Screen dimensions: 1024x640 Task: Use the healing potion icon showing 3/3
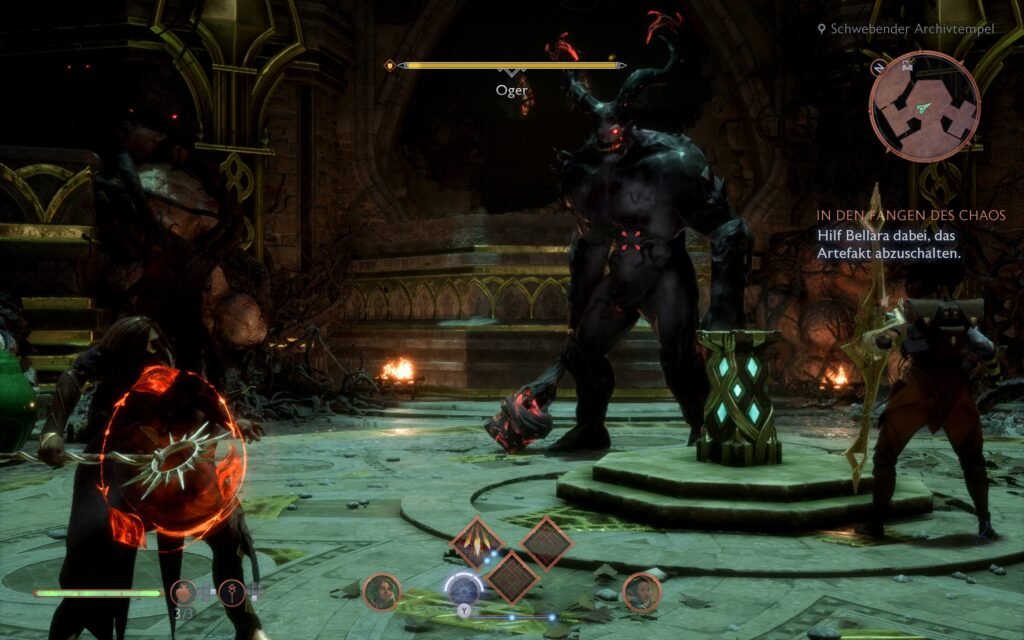(183, 594)
